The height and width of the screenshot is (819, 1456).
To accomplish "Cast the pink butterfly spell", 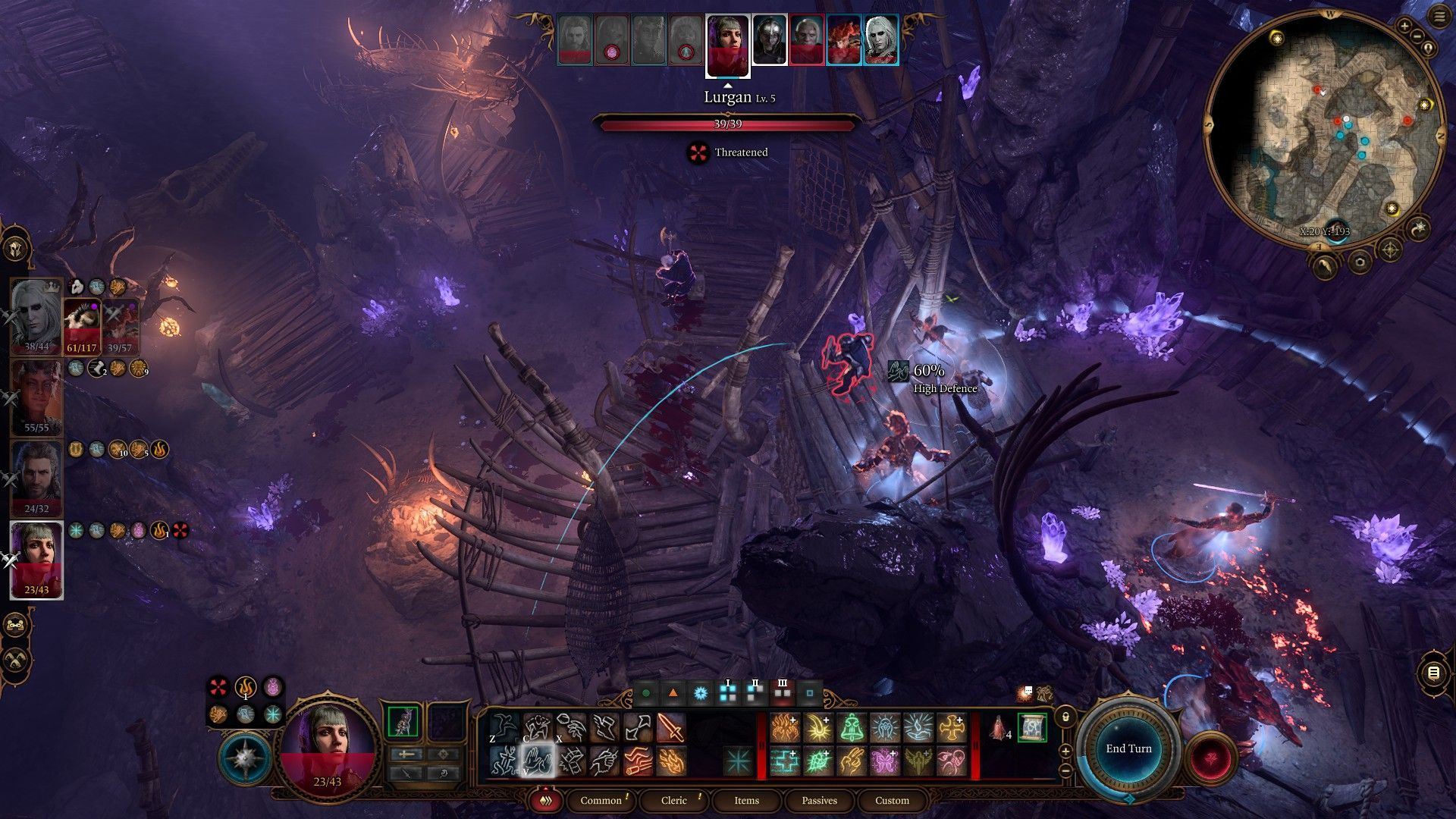I will point(885,761).
